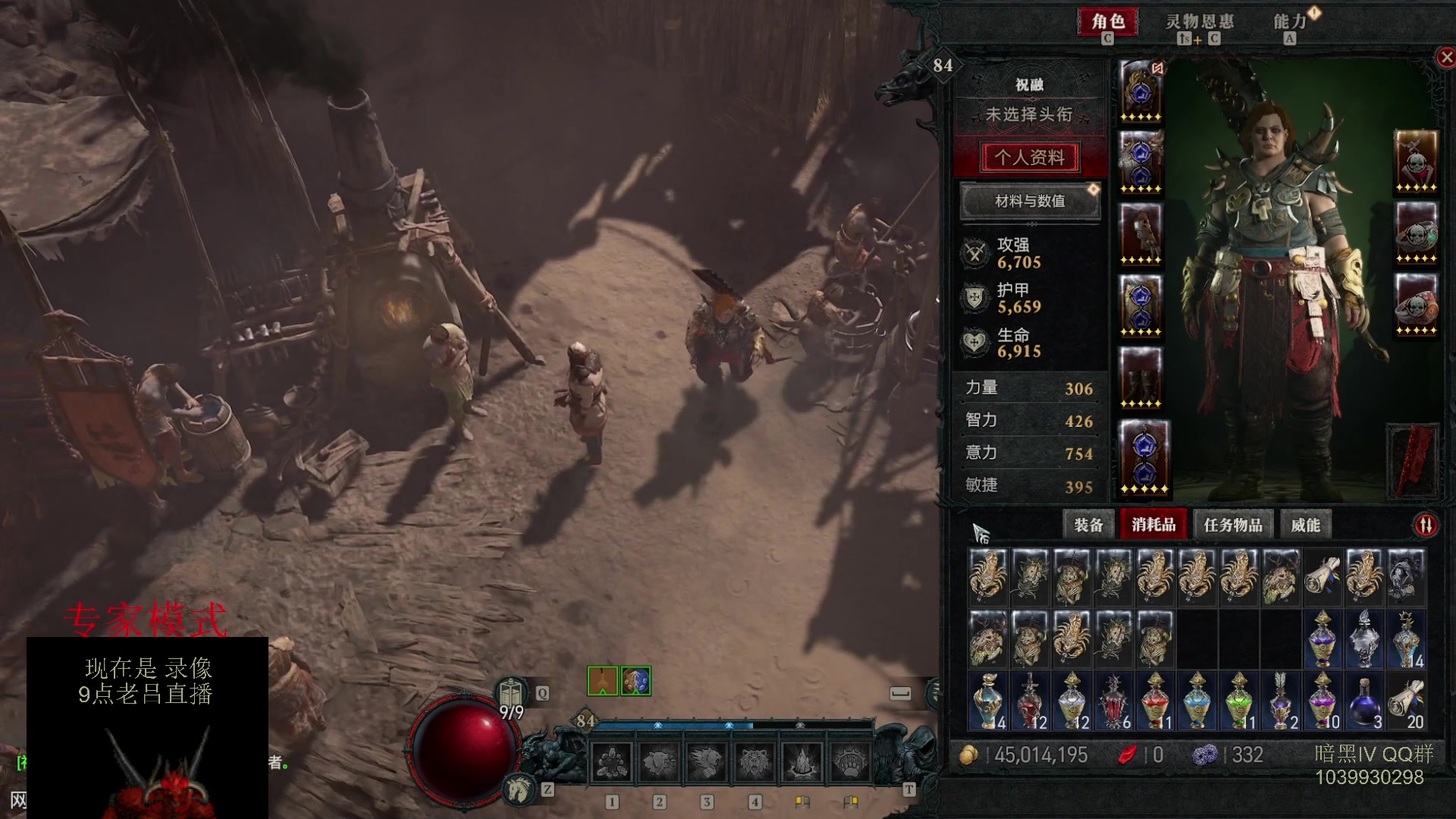The image size is (1456, 819).
Task: Select the scroll stack of 20
Action: tap(1406, 701)
